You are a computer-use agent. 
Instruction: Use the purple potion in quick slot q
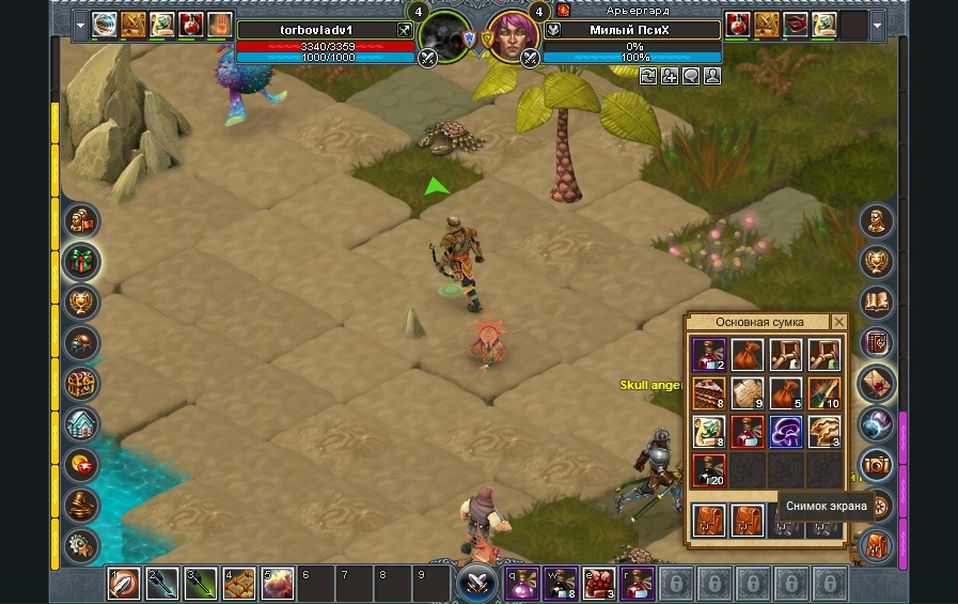coord(521,582)
